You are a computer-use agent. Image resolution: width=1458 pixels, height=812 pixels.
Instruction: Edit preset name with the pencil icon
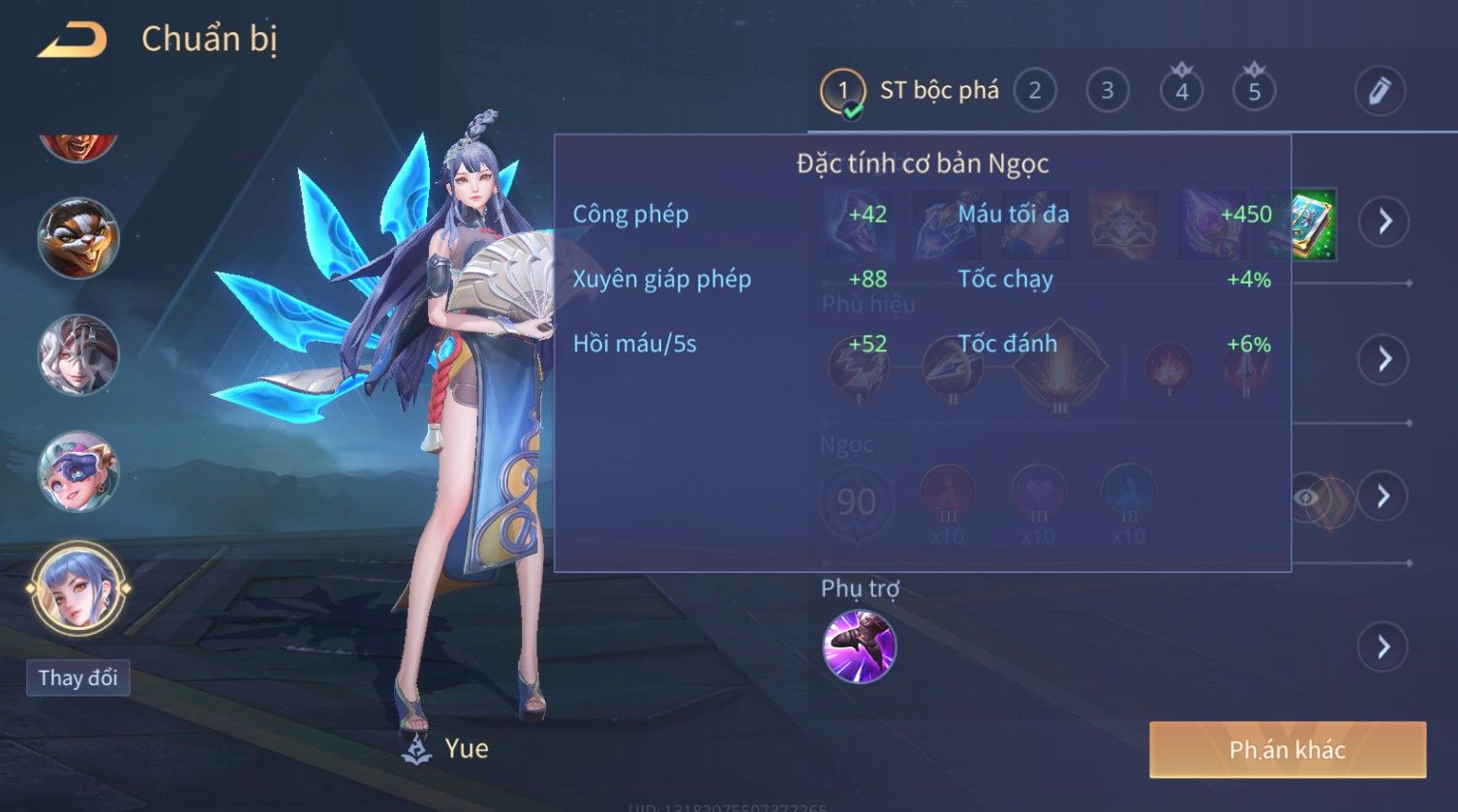[1379, 91]
